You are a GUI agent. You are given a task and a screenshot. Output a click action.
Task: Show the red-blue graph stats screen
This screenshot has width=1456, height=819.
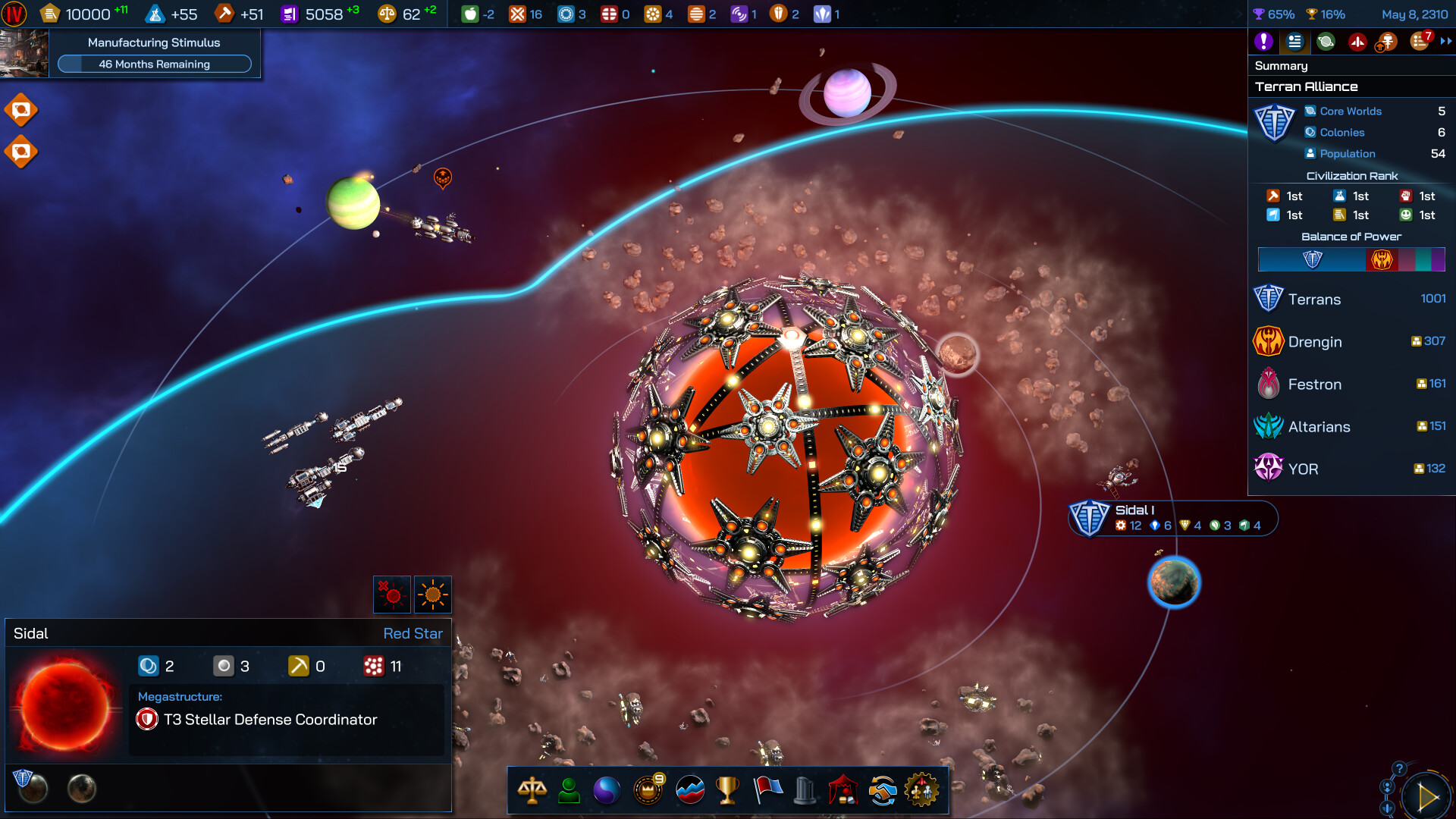coord(689,790)
